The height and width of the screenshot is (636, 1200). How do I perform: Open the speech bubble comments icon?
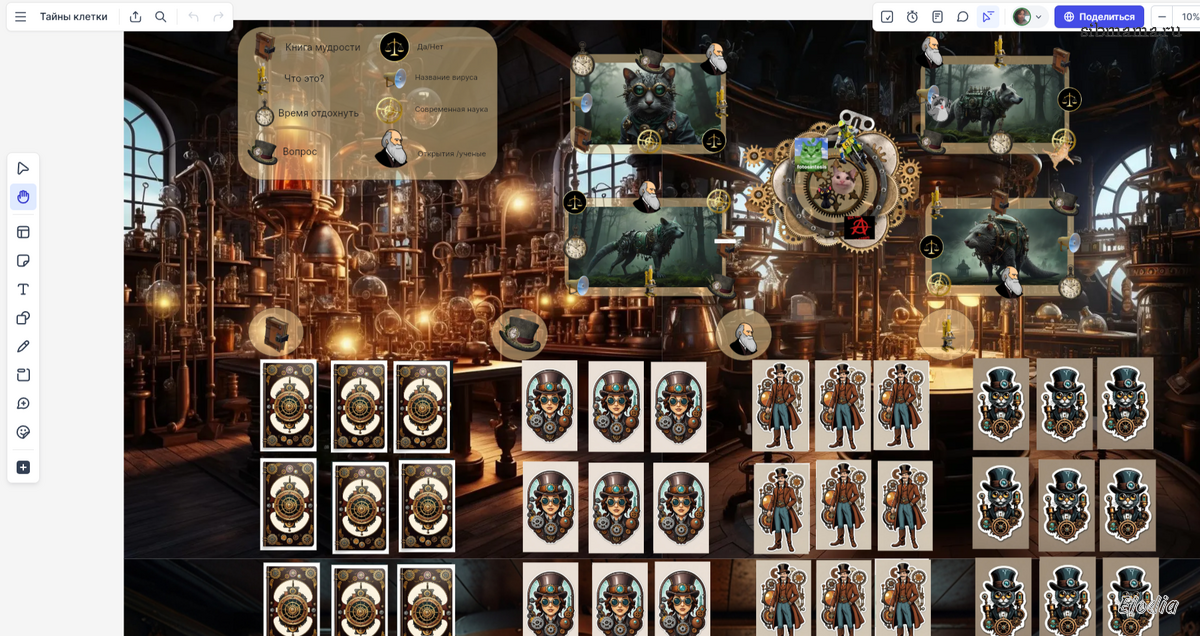coord(962,17)
